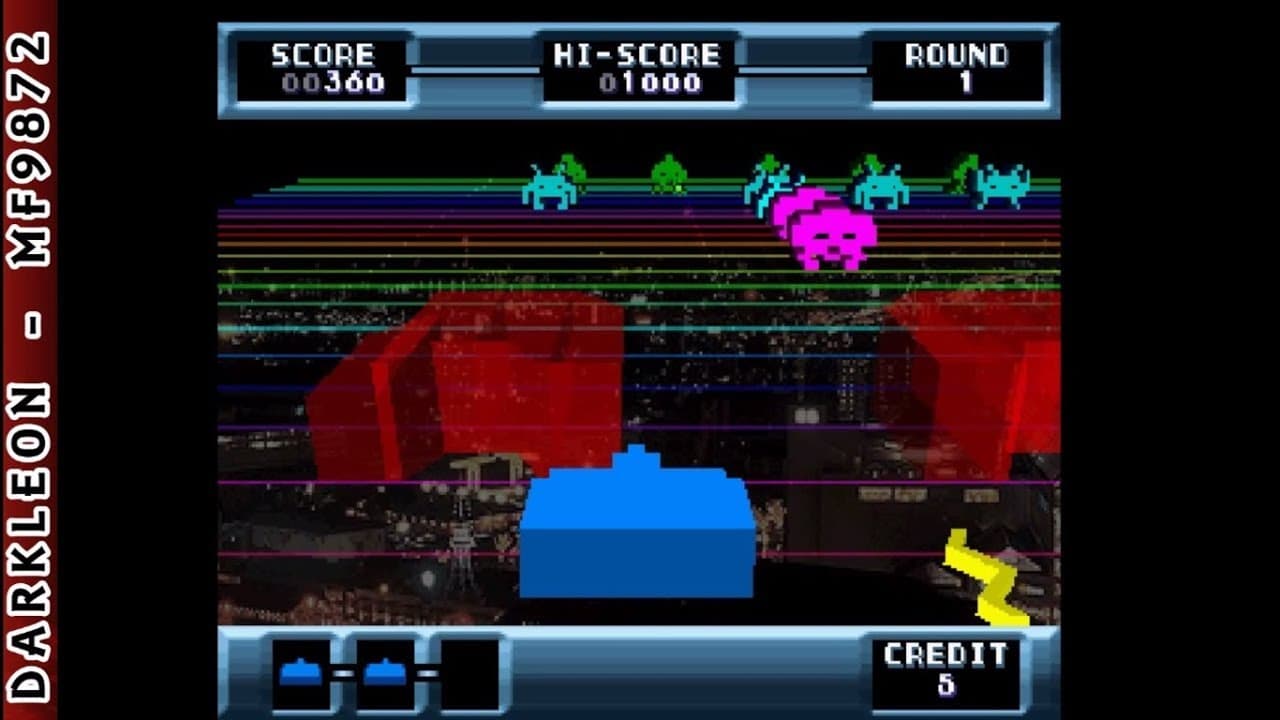The height and width of the screenshot is (720, 1280).
Task: Select the cyan invader between the green ones
Action: click(878, 188)
